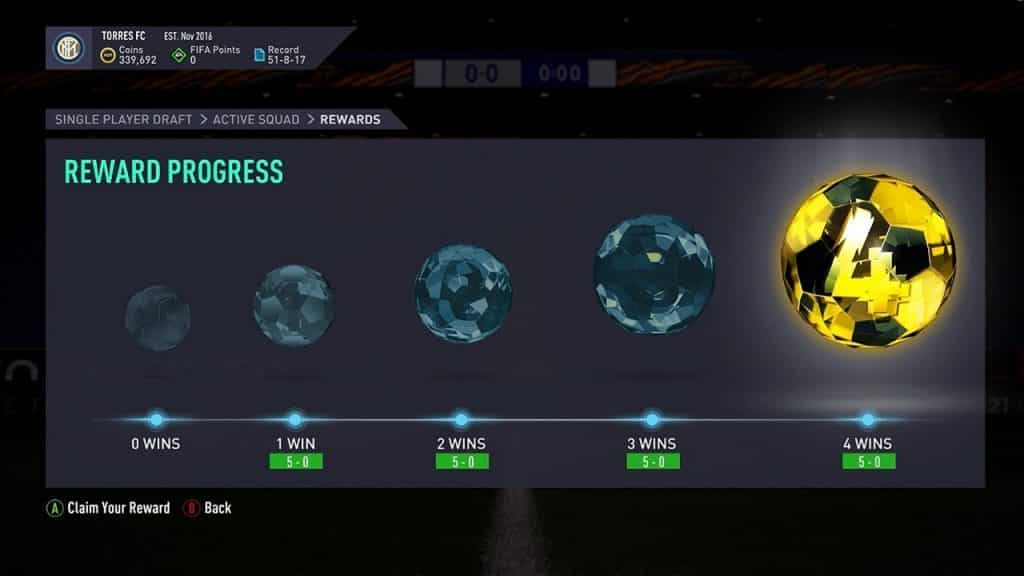Click the 2 Wins timeline marker

(461, 420)
